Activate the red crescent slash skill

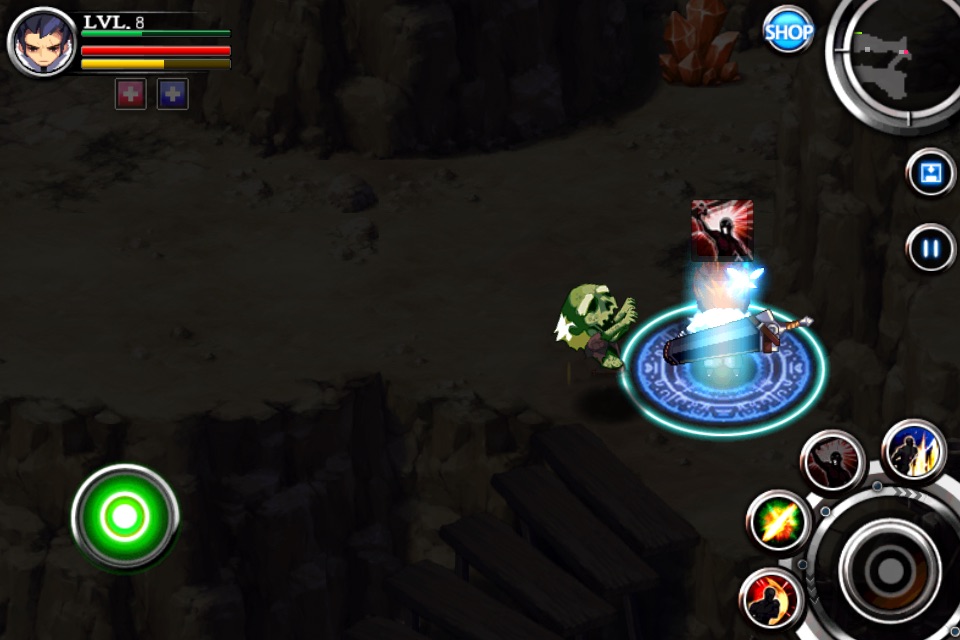tap(771, 599)
